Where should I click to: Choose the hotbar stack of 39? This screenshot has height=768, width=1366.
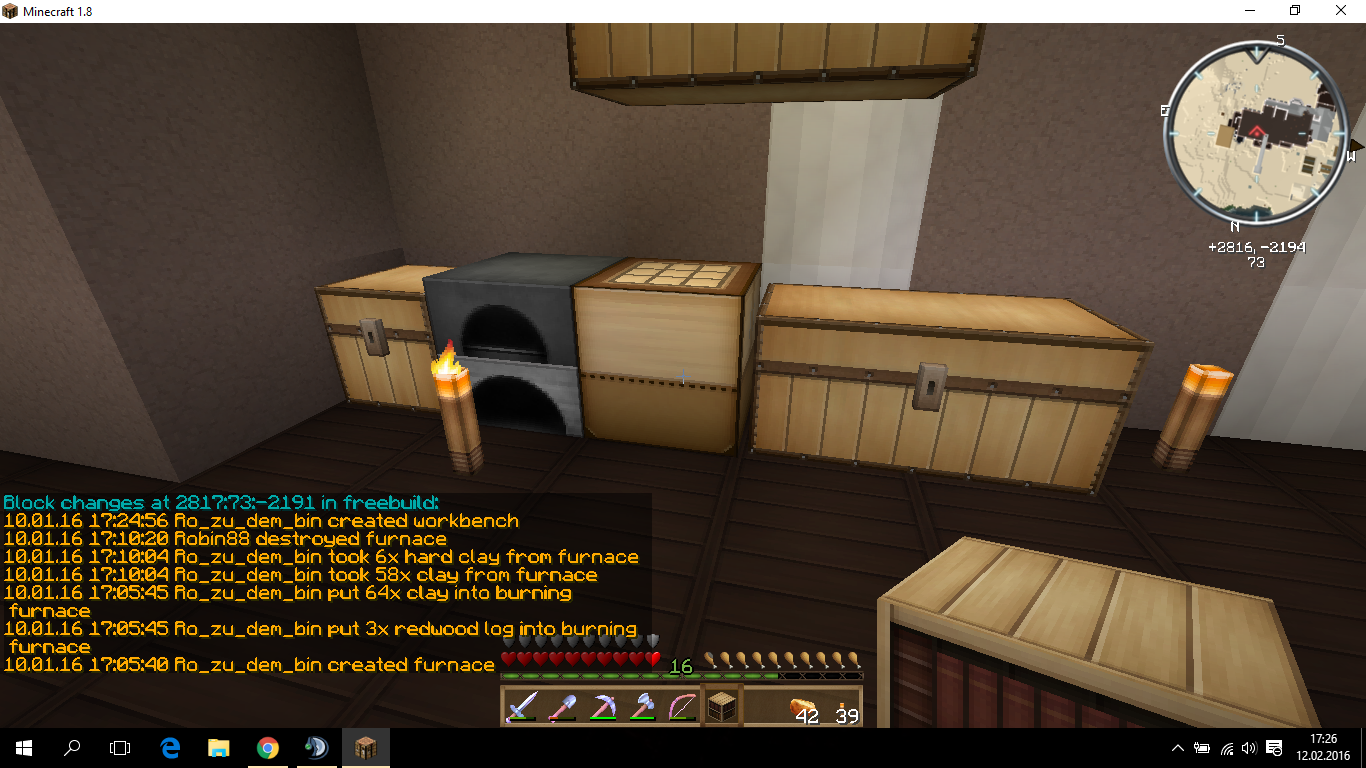pos(843,707)
